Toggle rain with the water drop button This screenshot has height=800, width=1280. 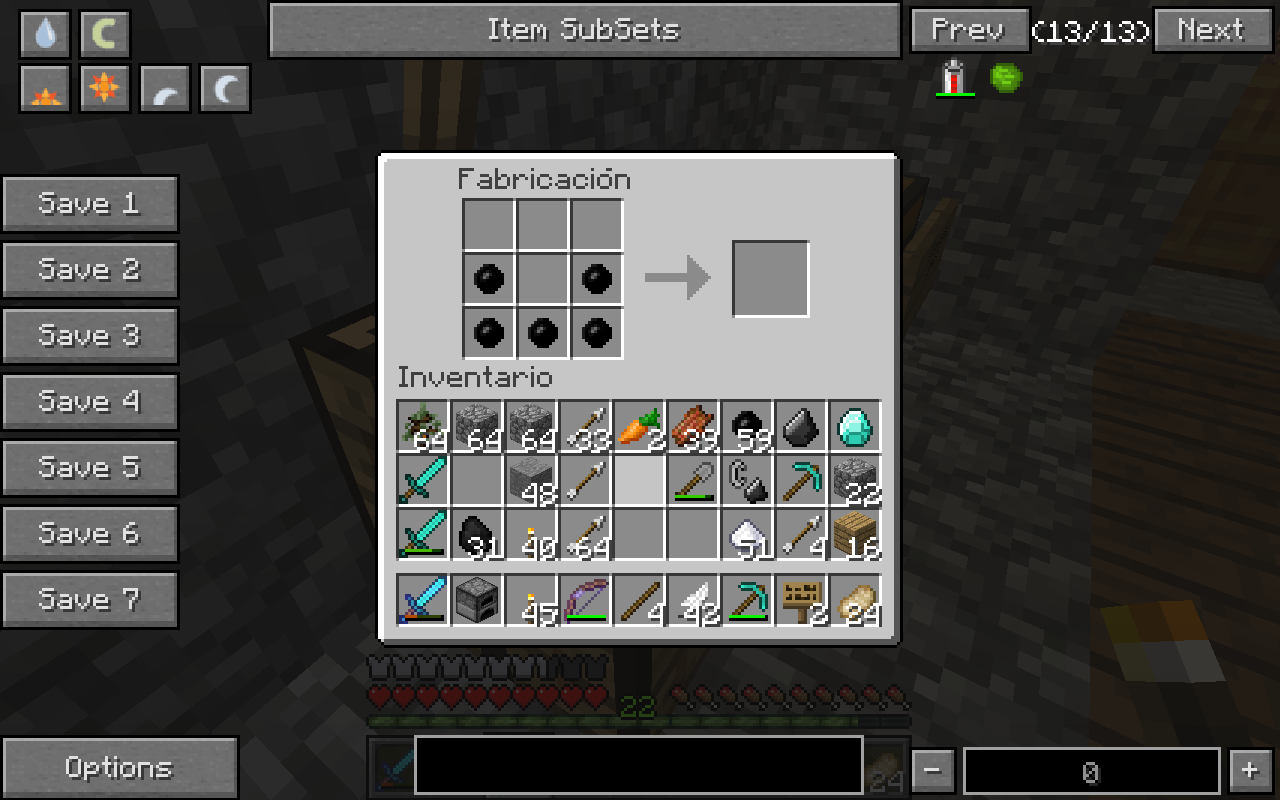click(x=45, y=35)
